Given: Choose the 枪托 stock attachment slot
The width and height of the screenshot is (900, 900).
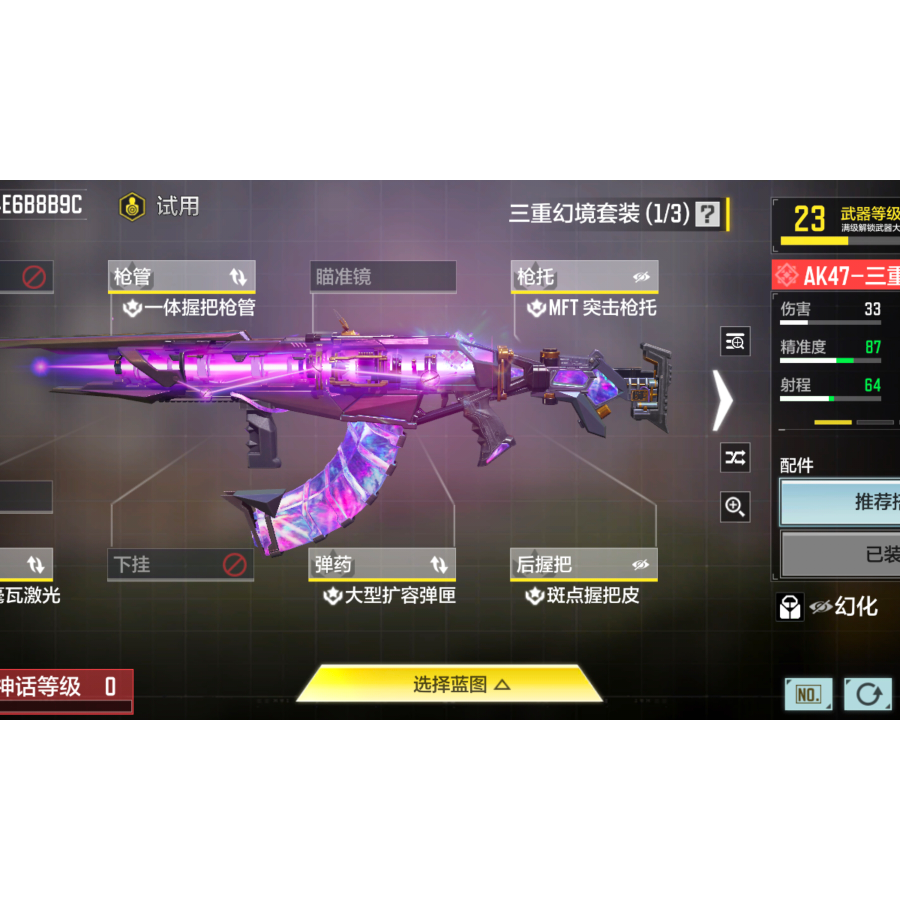Looking at the screenshot, I should pos(584,277).
